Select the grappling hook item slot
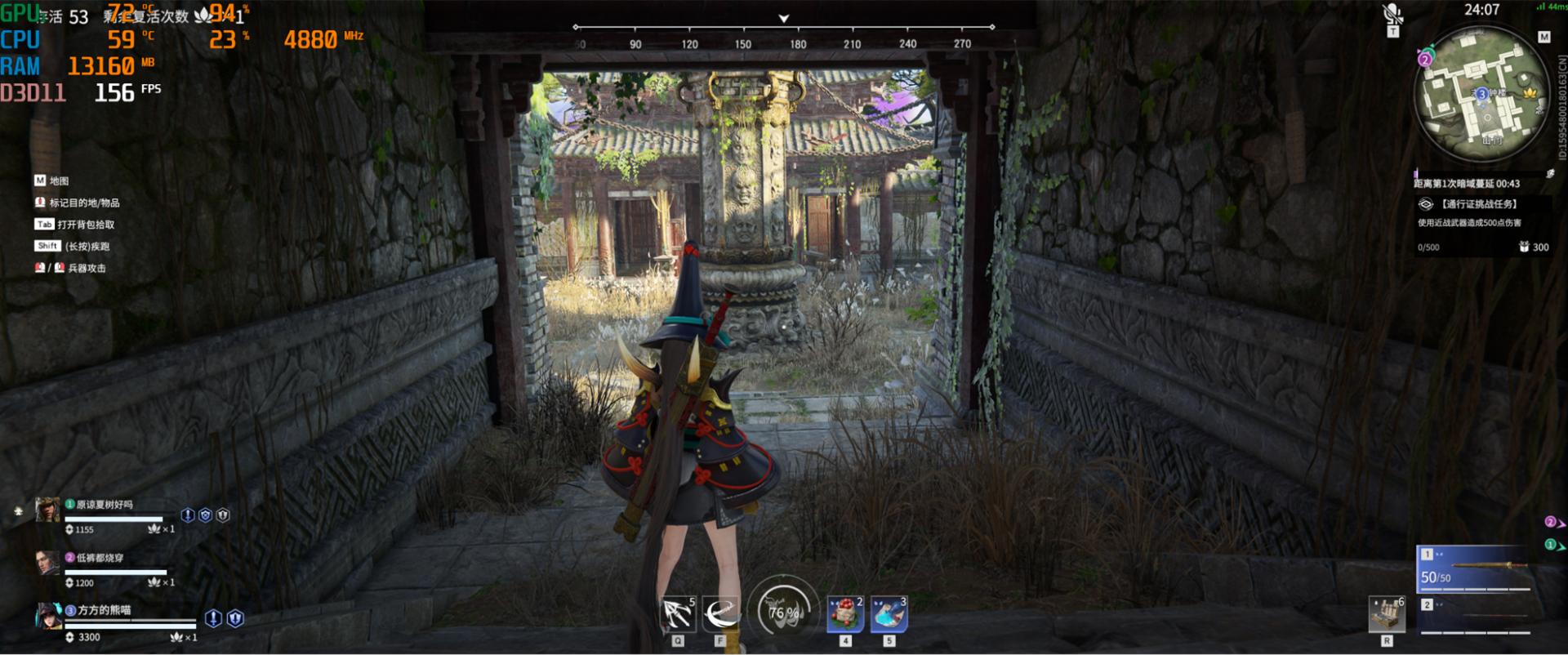Image resolution: width=1568 pixels, height=655 pixels. [x=677, y=614]
